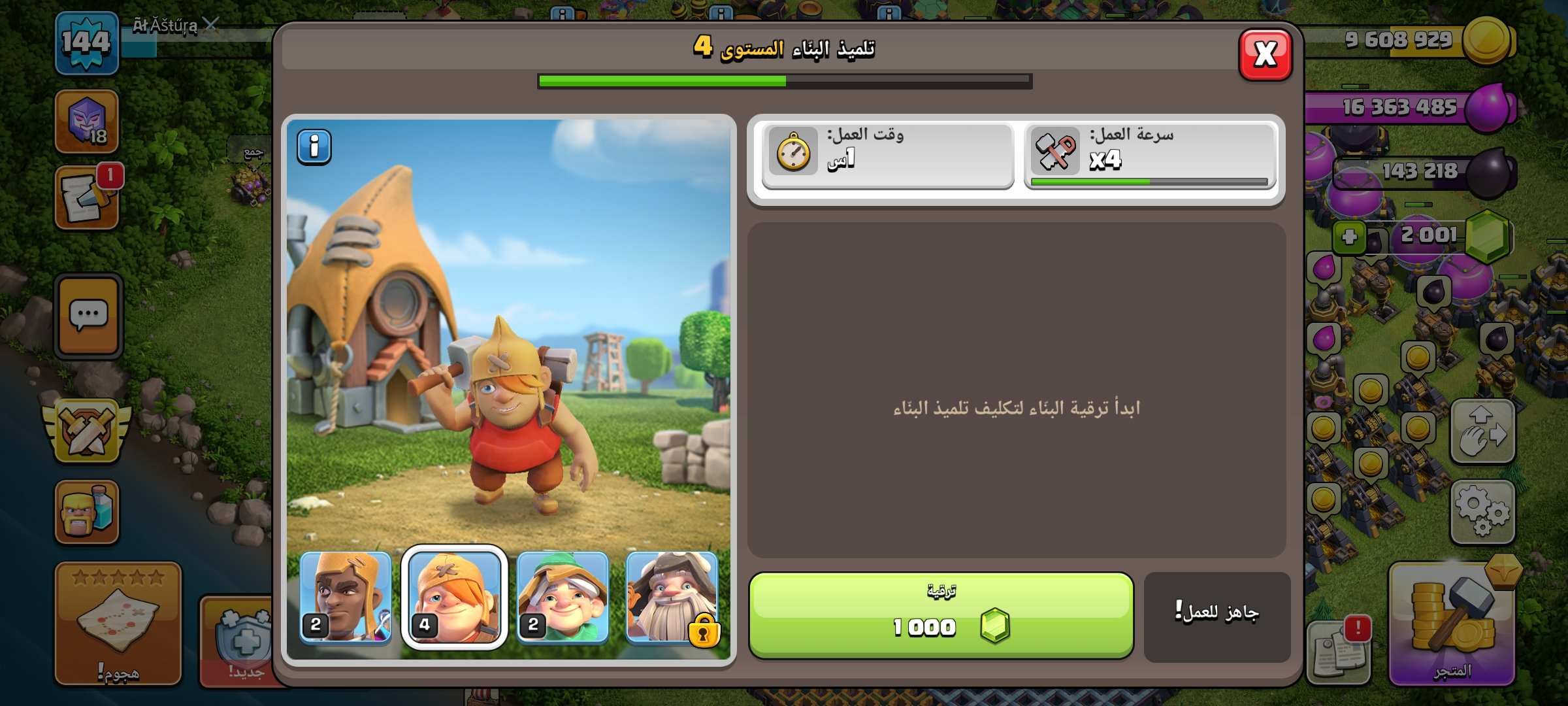The width and height of the screenshot is (1568, 706).
Task: Open the season challenges skull icon
Action: 86,122
